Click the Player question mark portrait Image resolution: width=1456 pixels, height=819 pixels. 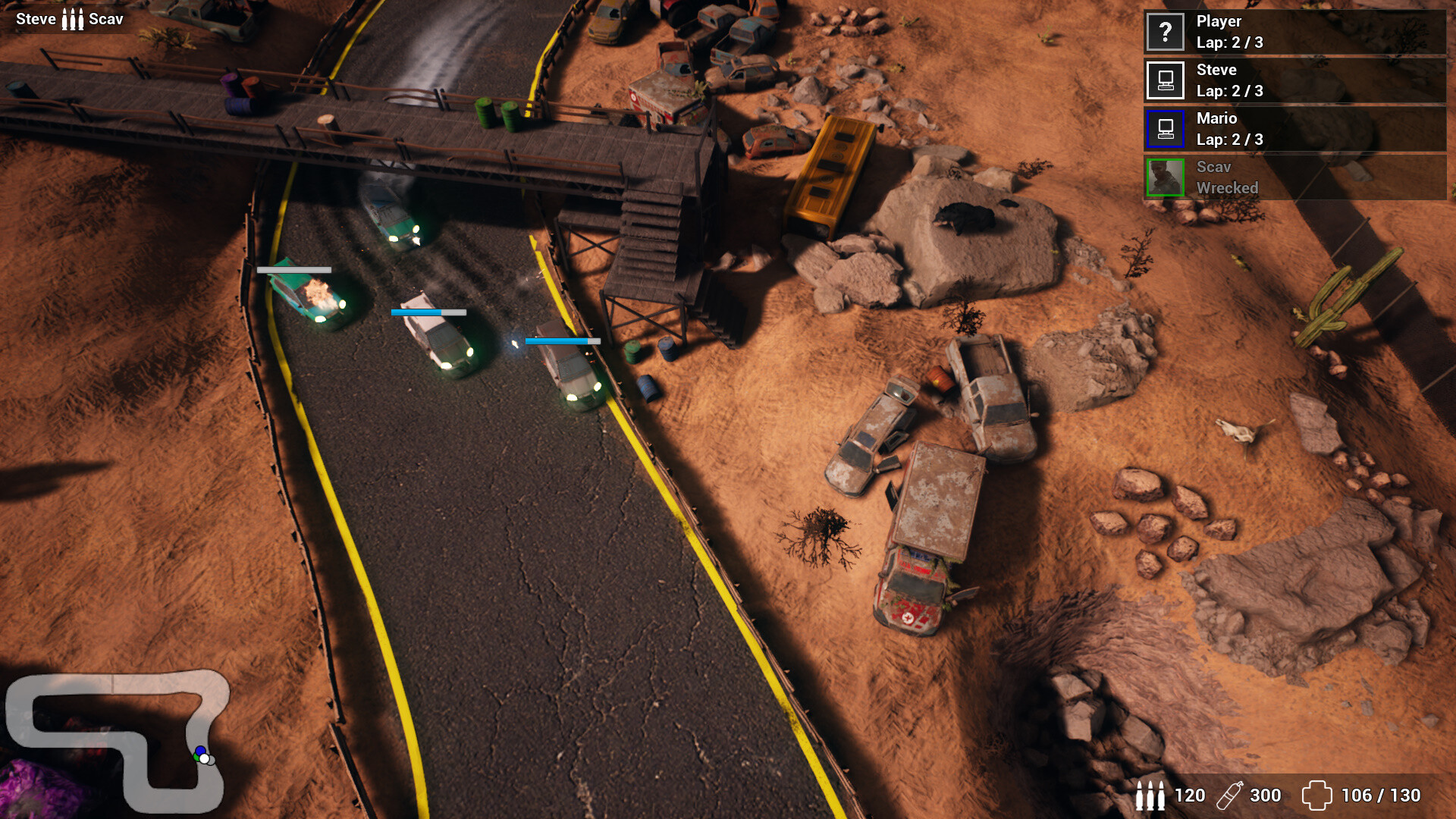coord(1166,32)
